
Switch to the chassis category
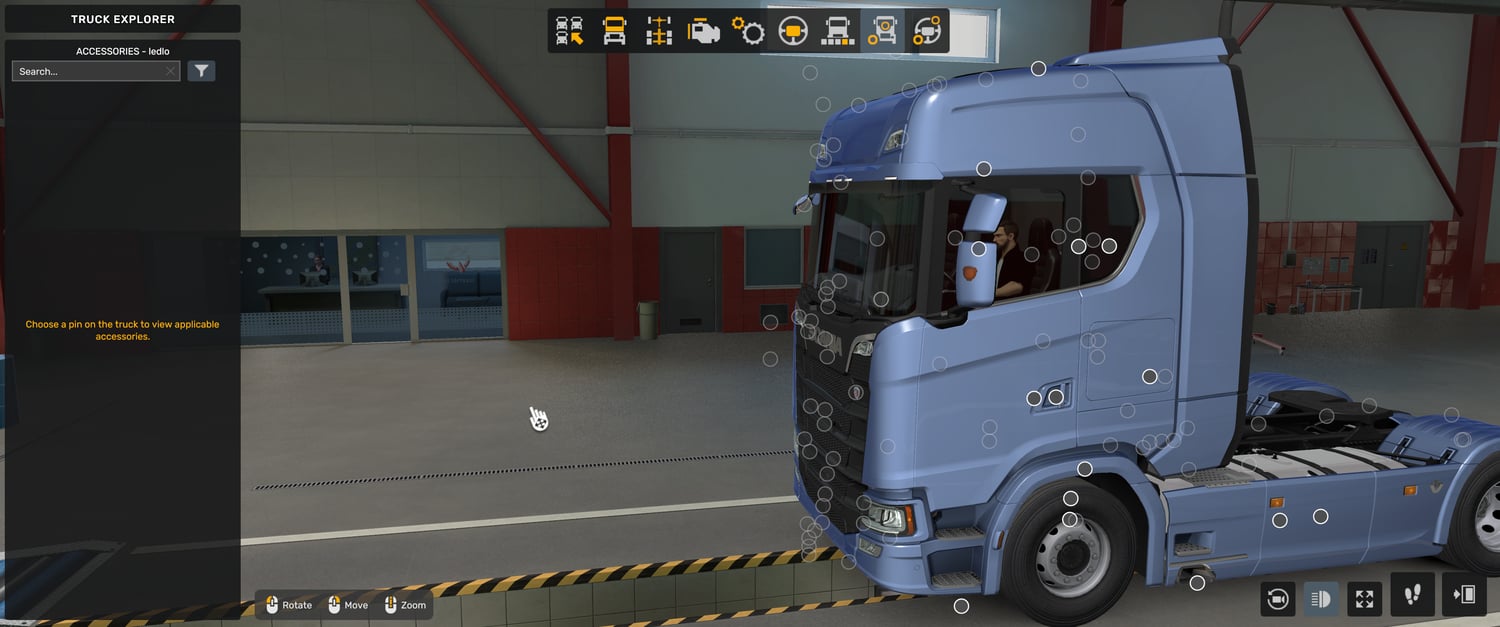[659, 31]
